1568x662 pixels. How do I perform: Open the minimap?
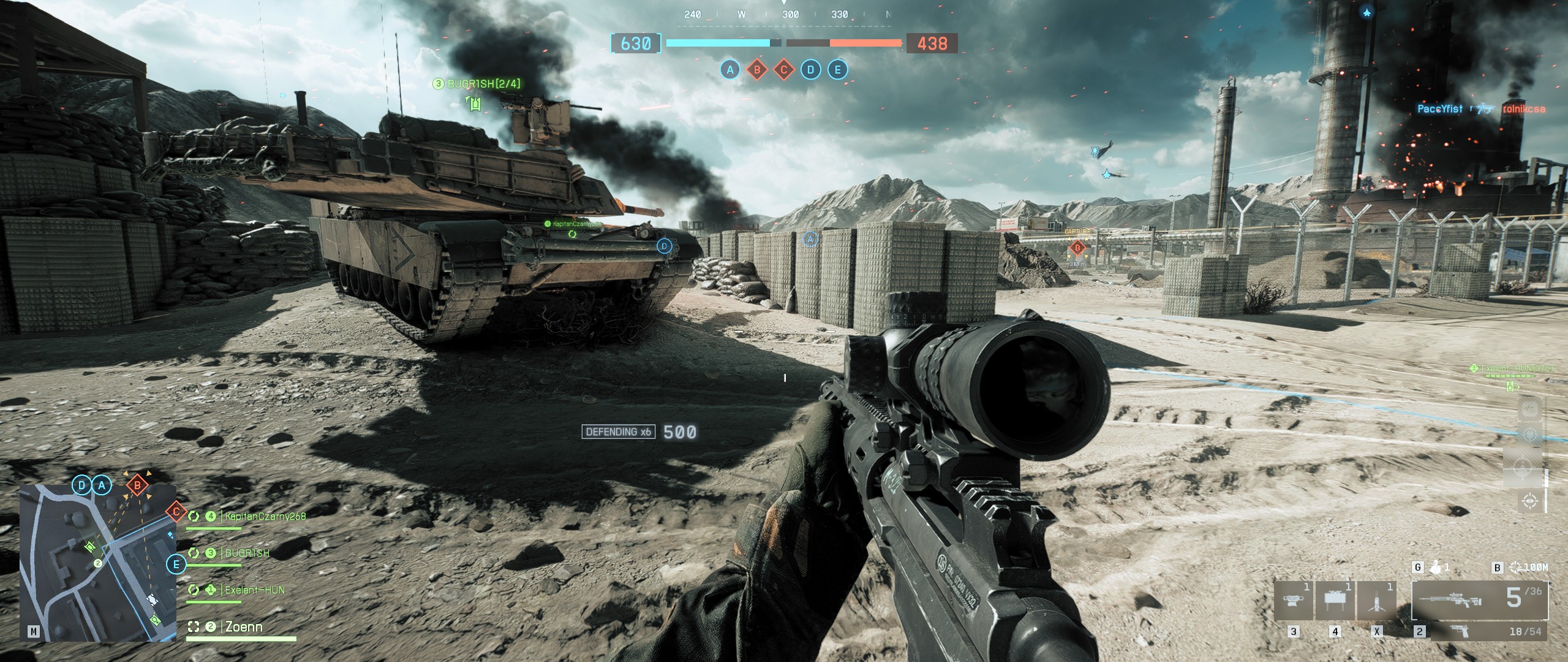[x=98, y=562]
